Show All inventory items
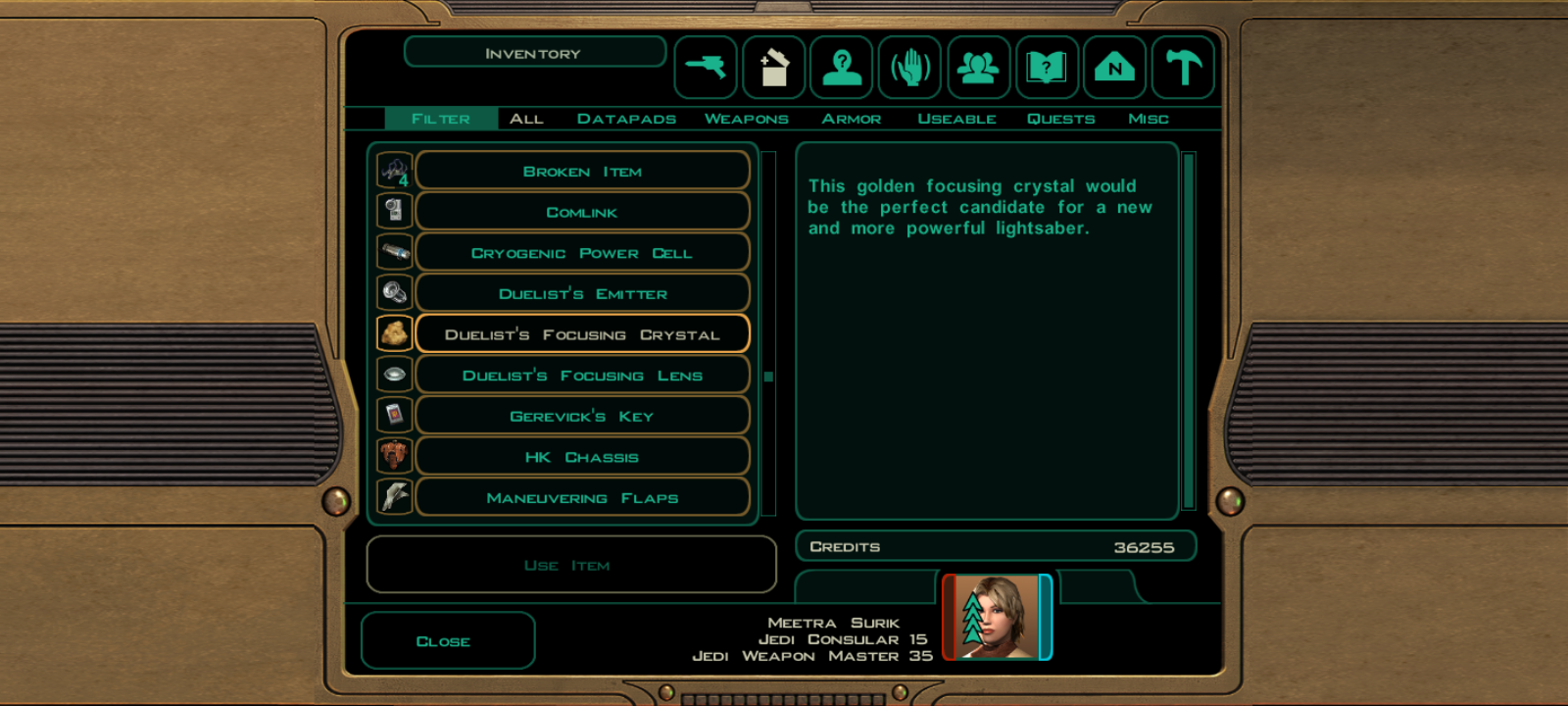The width and height of the screenshot is (1568, 706). 526,119
